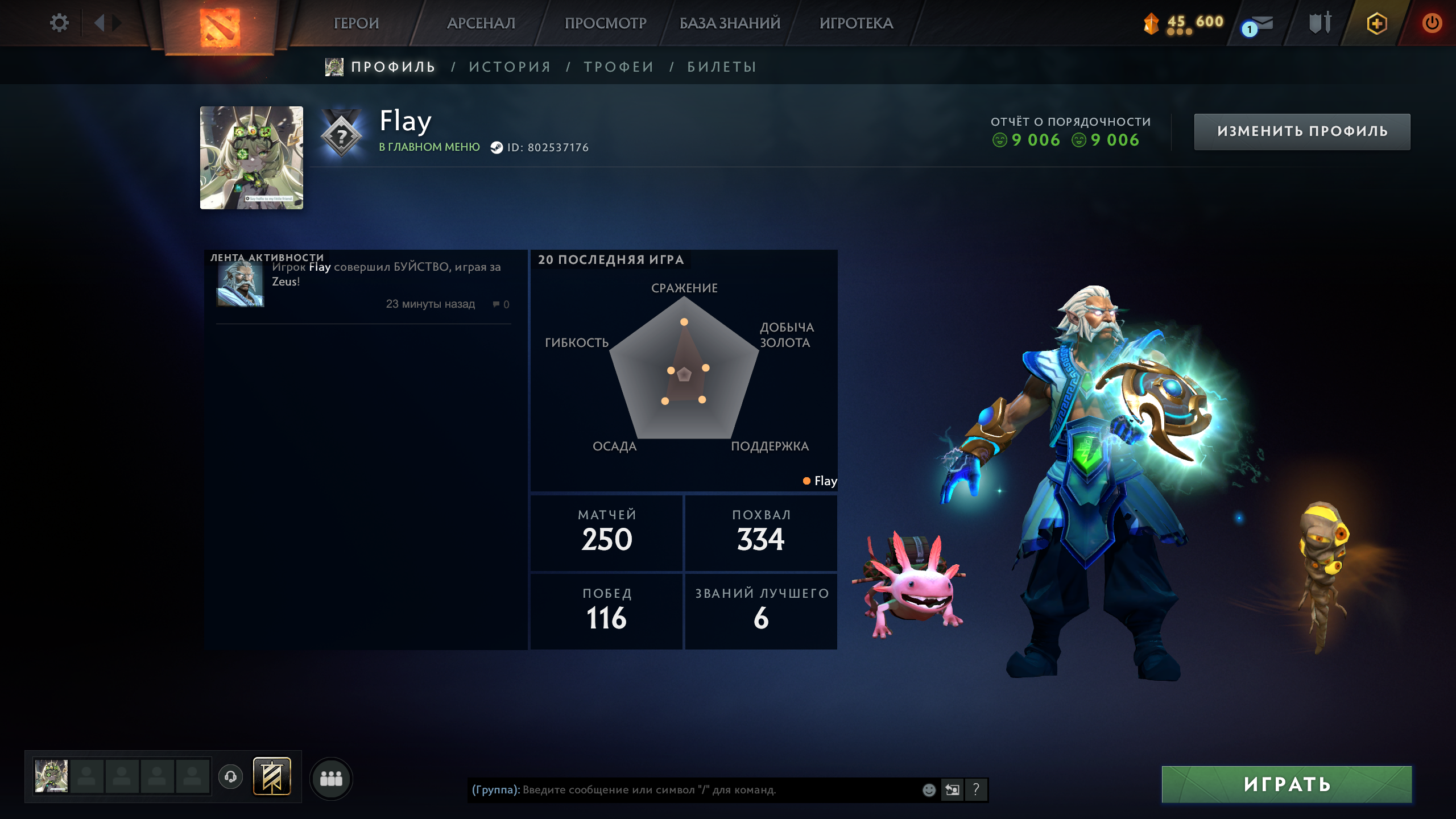
Task: Open the armory shield and sword icon
Action: click(x=1321, y=23)
